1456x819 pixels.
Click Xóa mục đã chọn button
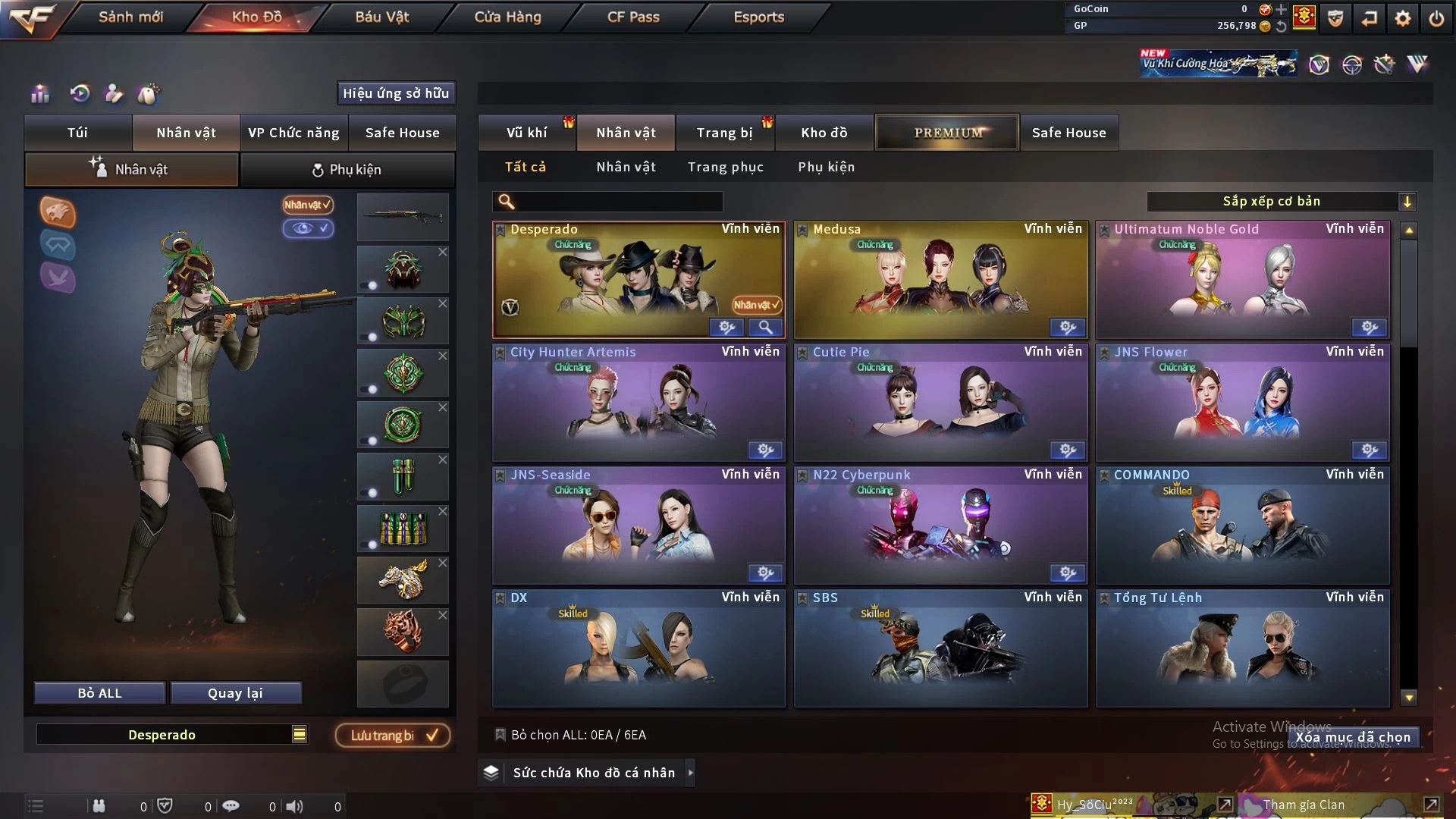click(x=1352, y=737)
